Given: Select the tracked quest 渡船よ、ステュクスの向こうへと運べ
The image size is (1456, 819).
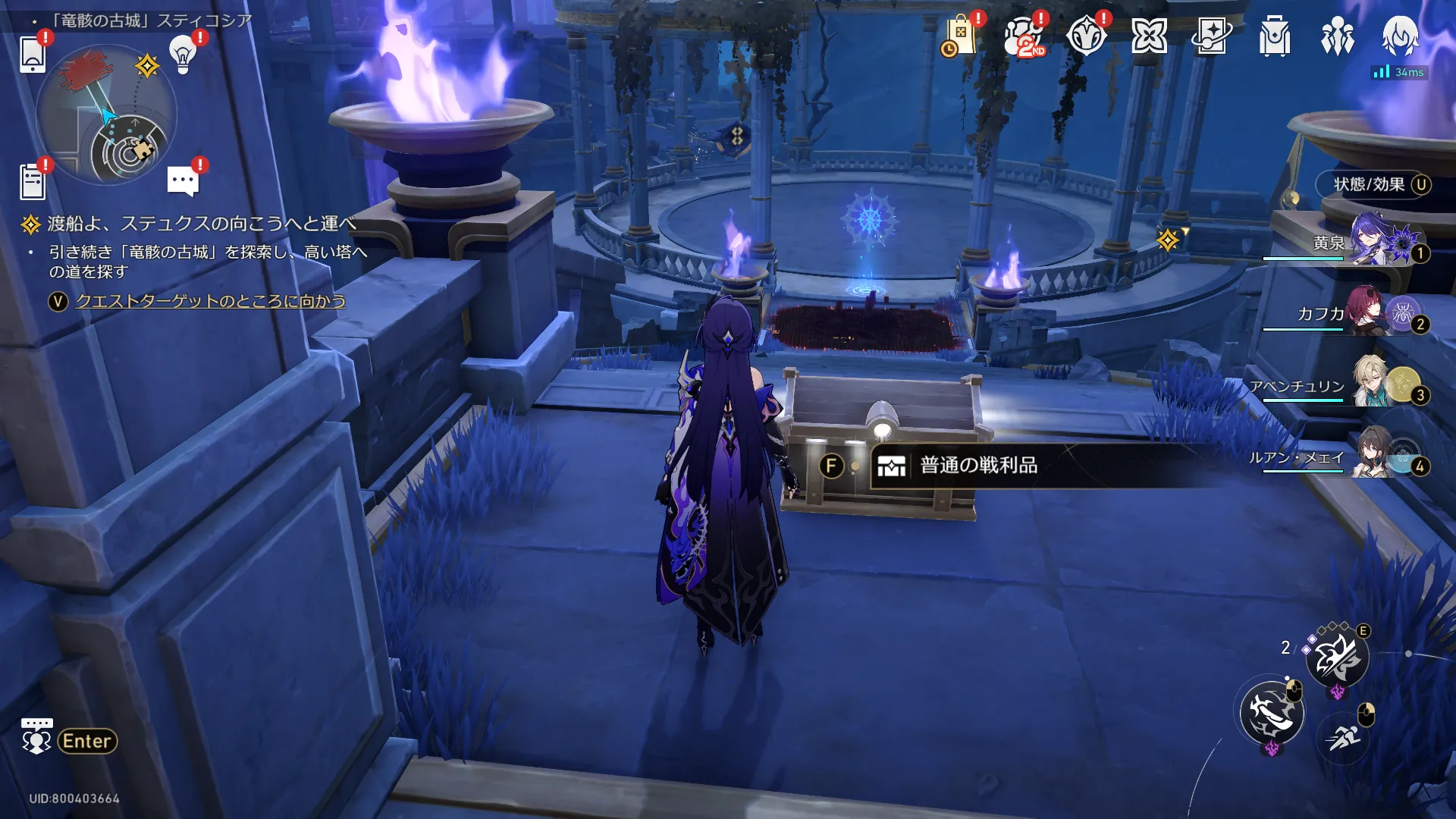Looking at the screenshot, I should point(201,224).
